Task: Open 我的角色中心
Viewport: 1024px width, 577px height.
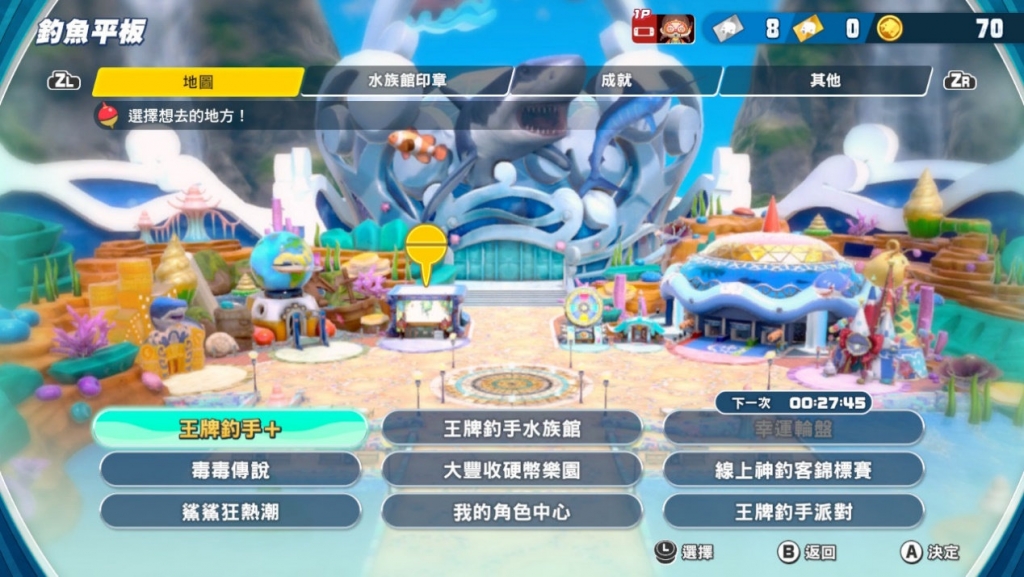Action: click(x=512, y=512)
